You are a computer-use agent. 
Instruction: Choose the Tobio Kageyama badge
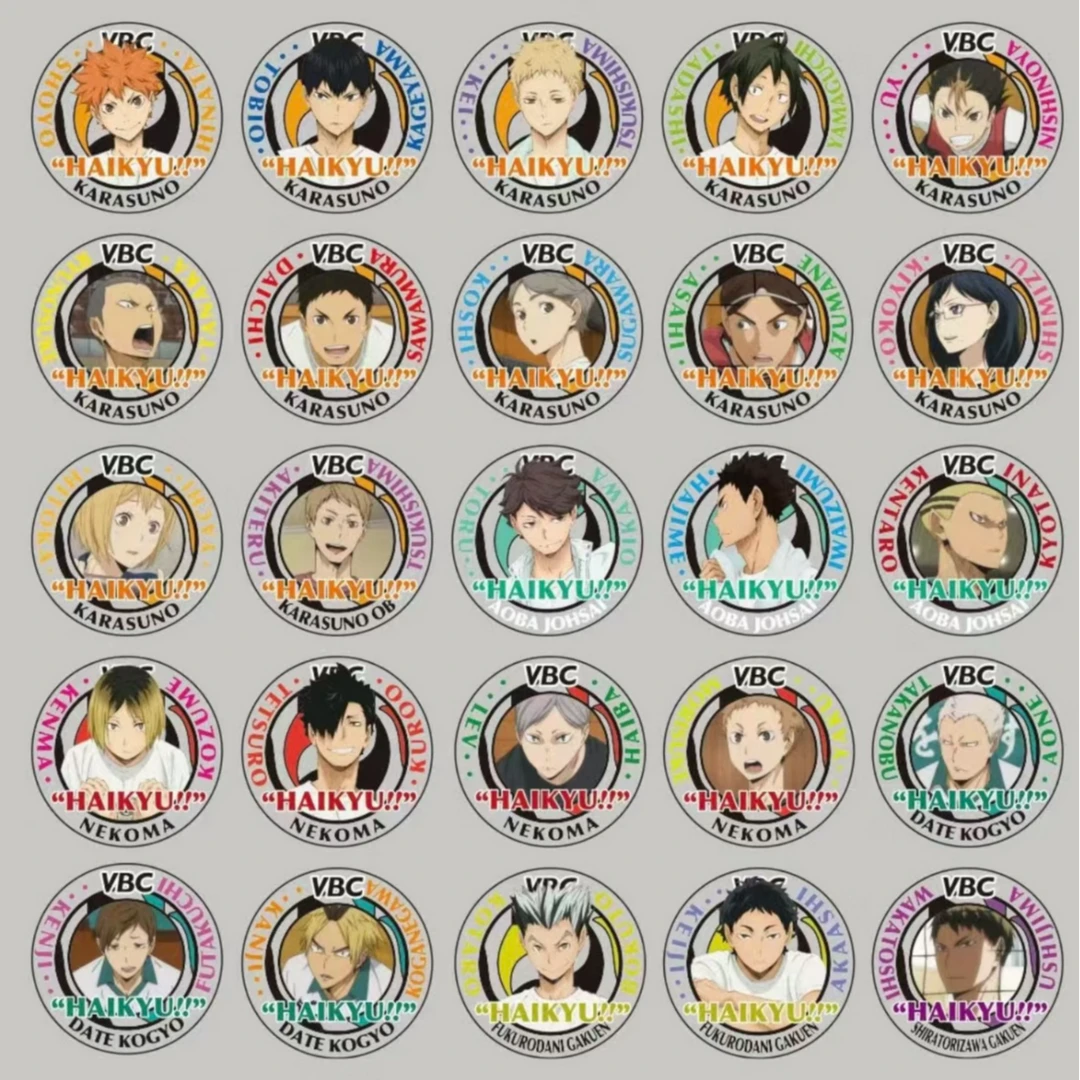pyautogui.click(x=336, y=117)
